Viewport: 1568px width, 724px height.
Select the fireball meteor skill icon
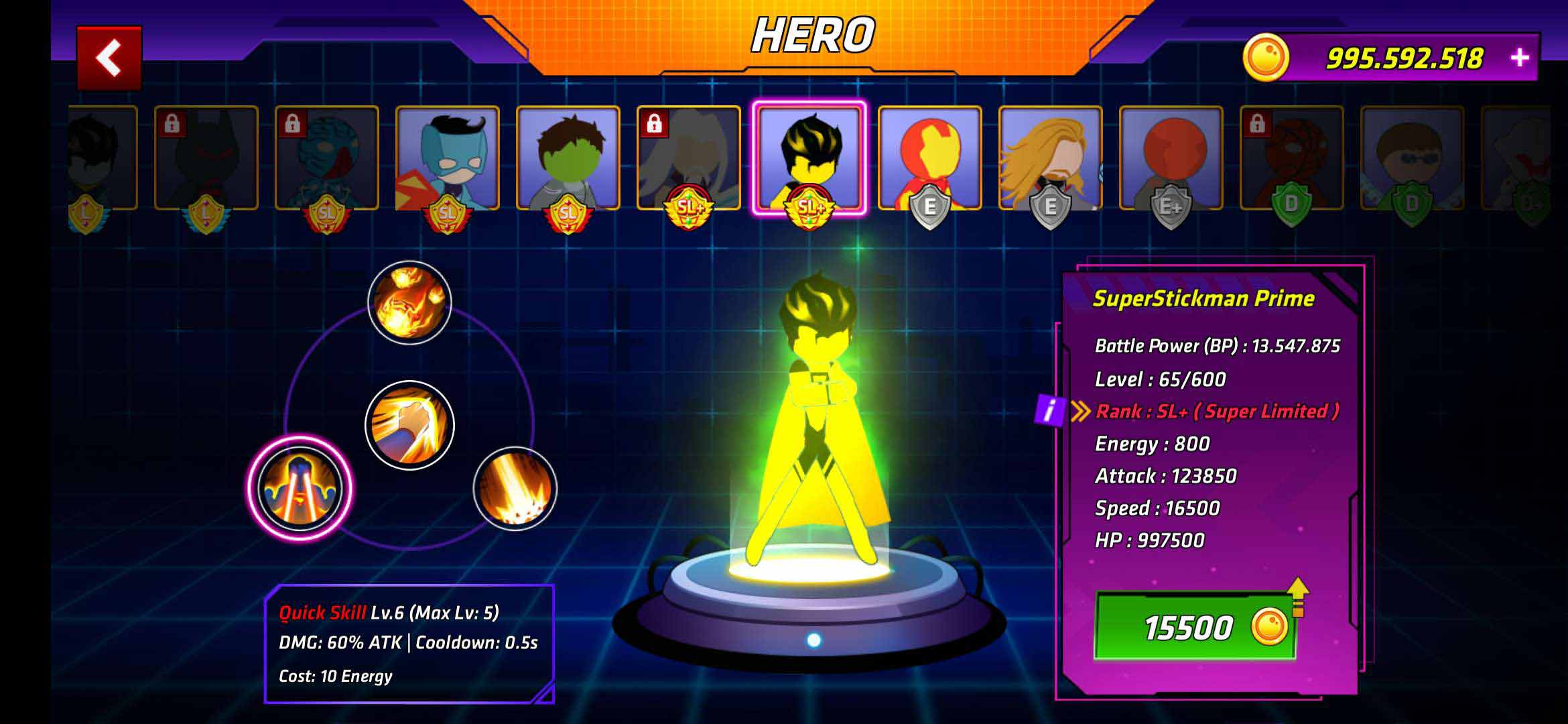coord(409,302)
